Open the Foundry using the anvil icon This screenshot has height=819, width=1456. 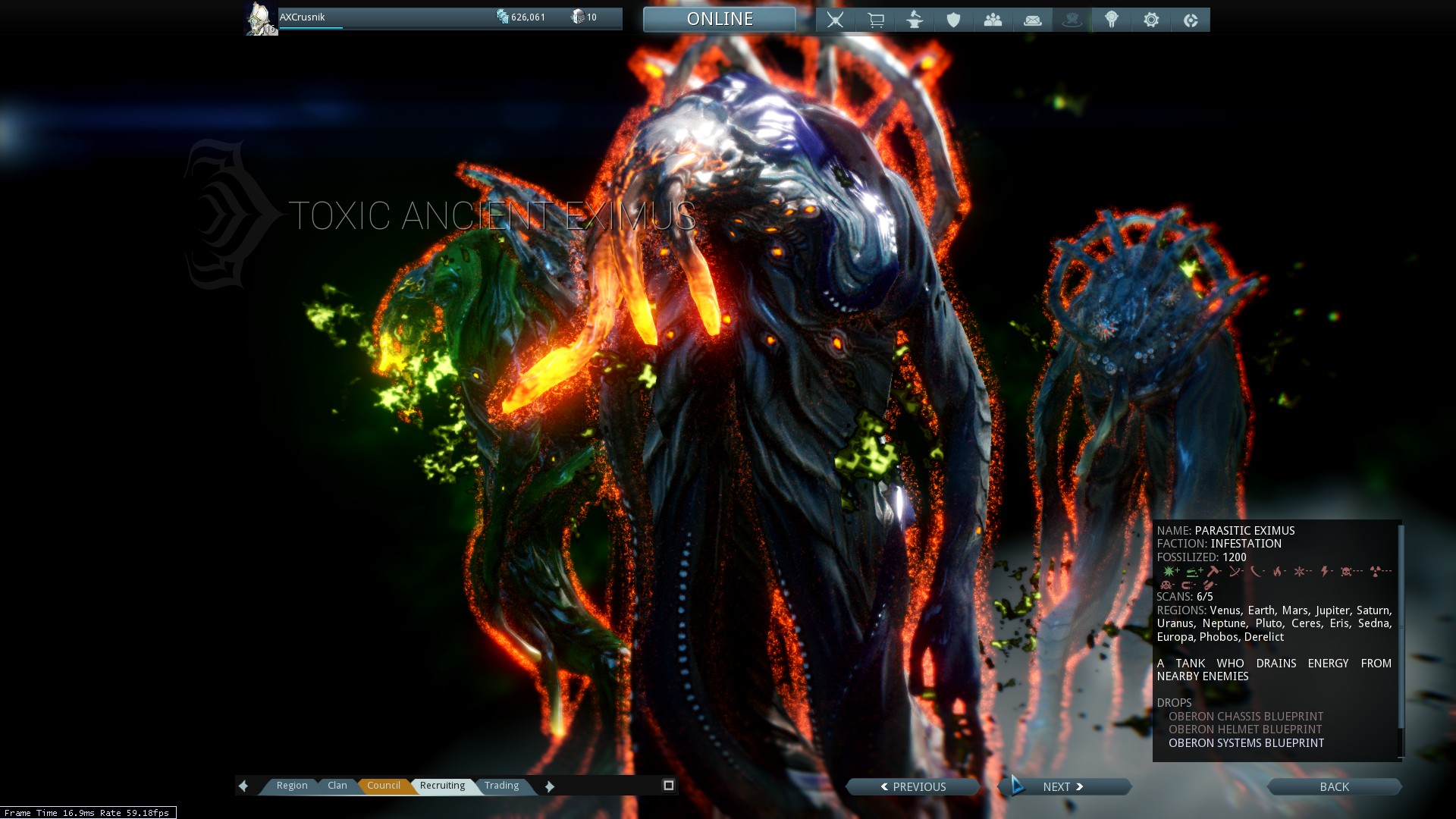915,19
